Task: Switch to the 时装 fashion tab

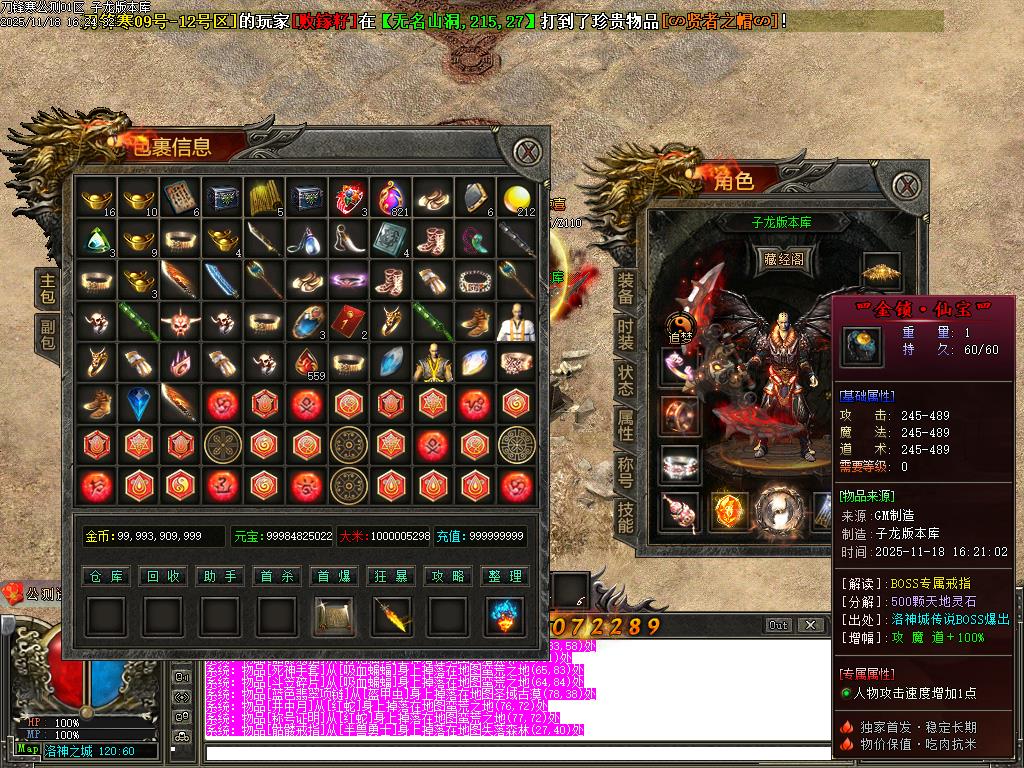Action: tap(626, 333)
